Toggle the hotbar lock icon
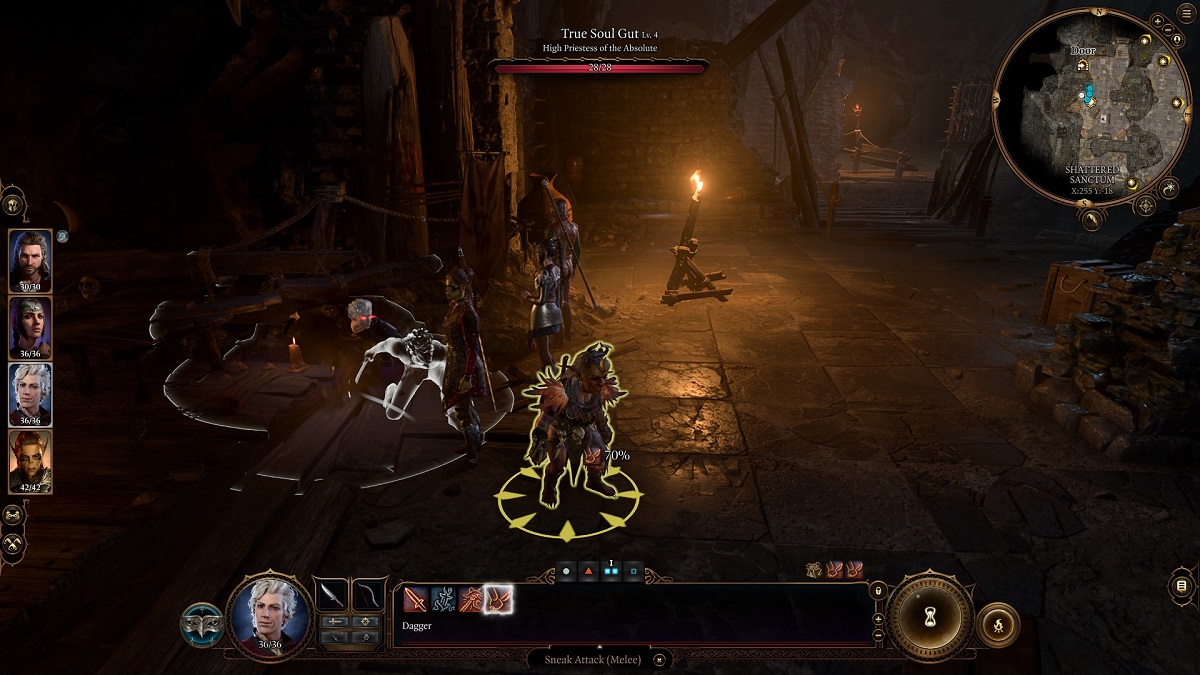Screen dimensions: 1200x675 pyautogui.click(x=878, y=592)
